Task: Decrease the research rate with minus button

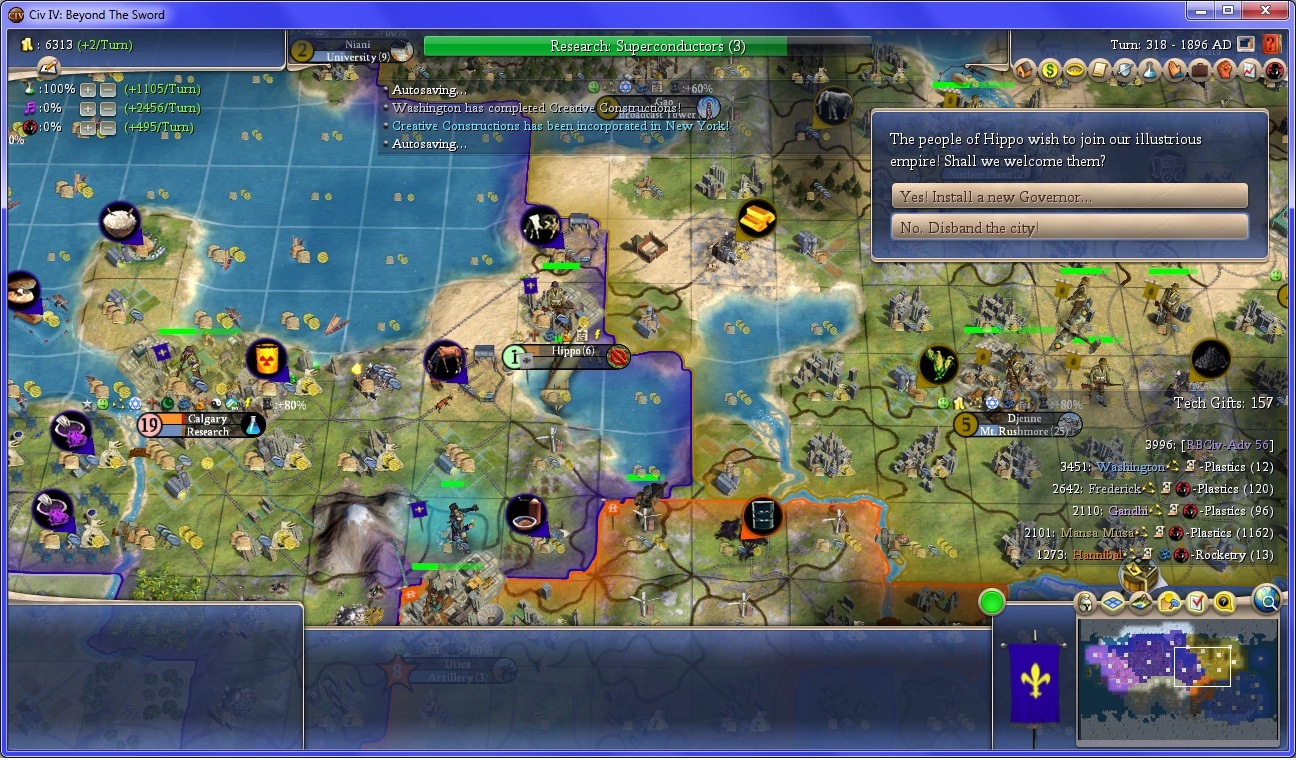Action: [108, 89]
